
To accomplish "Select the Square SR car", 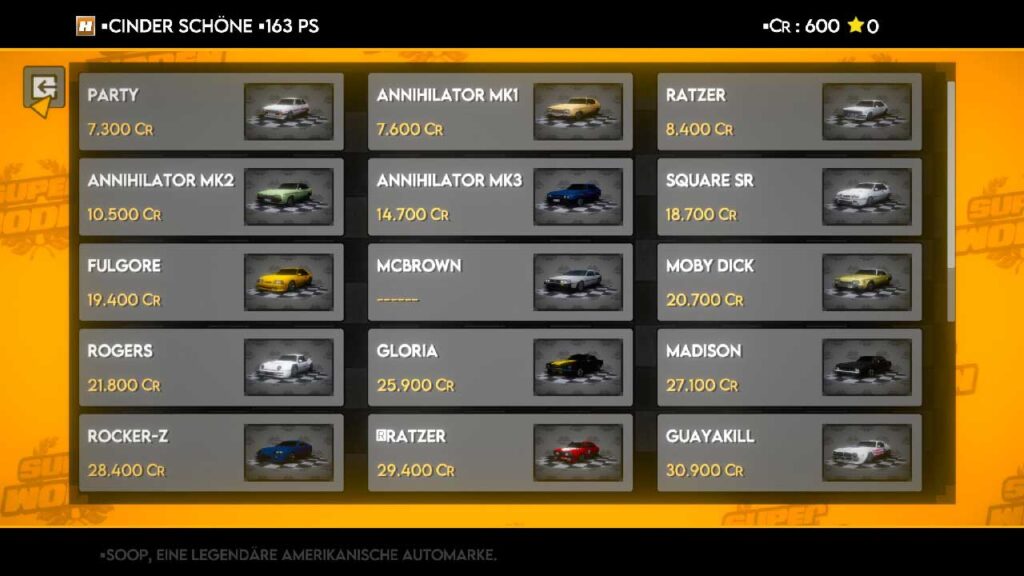I will coord(789,197).
